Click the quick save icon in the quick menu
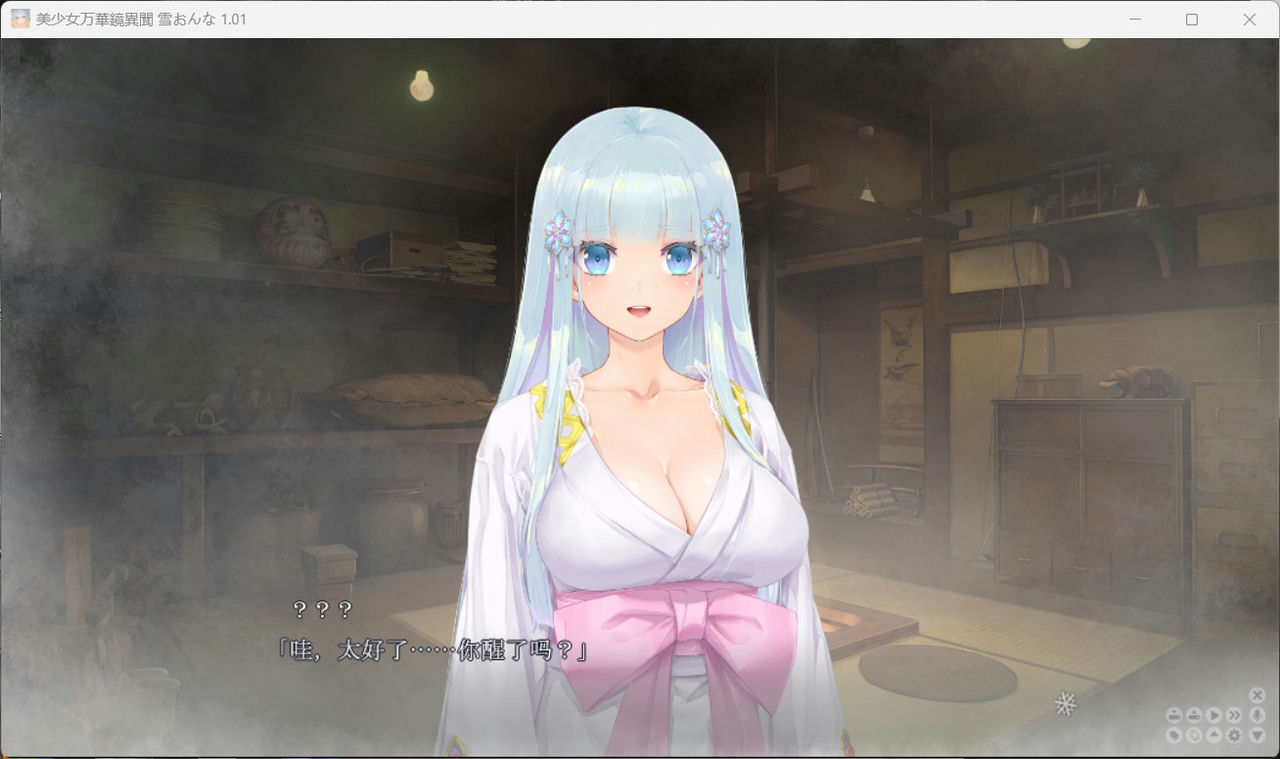 [1174, 737]
